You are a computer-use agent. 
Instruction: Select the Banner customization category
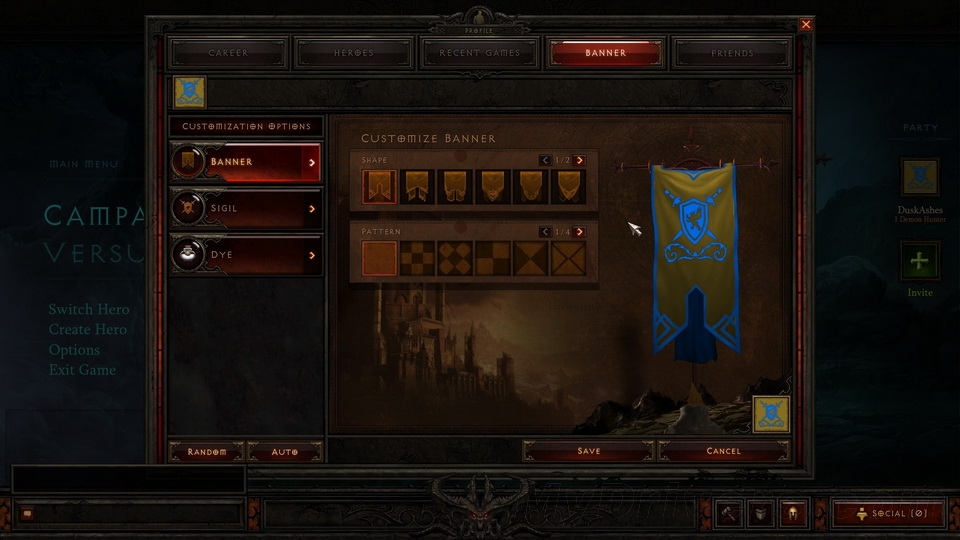(246, 161)
